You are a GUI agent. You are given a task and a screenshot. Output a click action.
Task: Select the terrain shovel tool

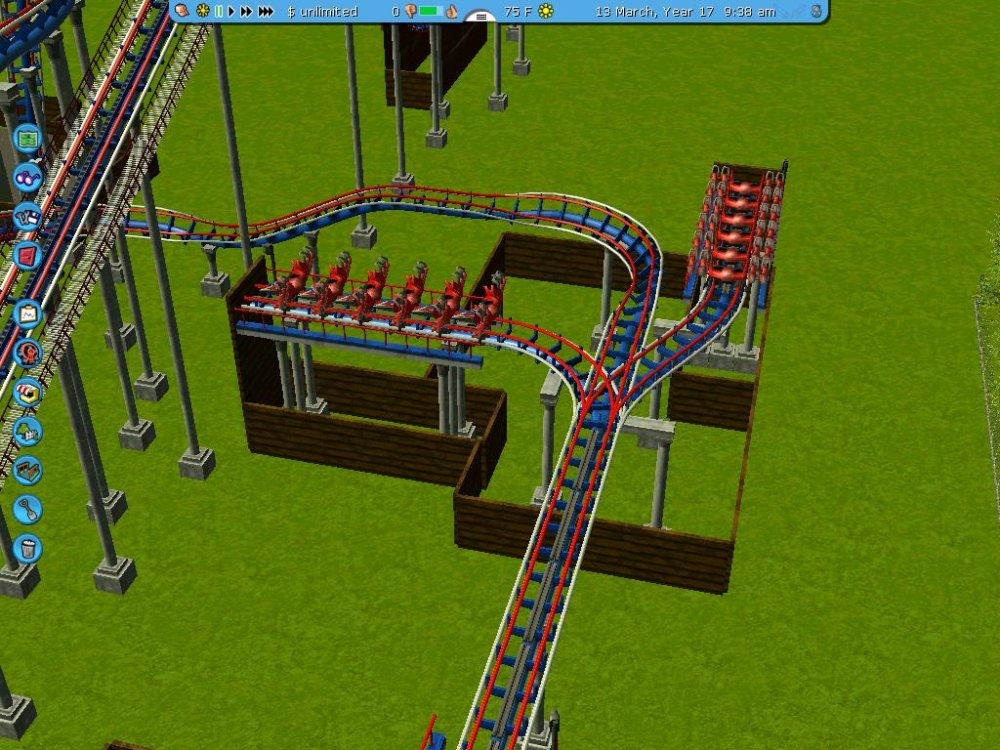(27, 509)
